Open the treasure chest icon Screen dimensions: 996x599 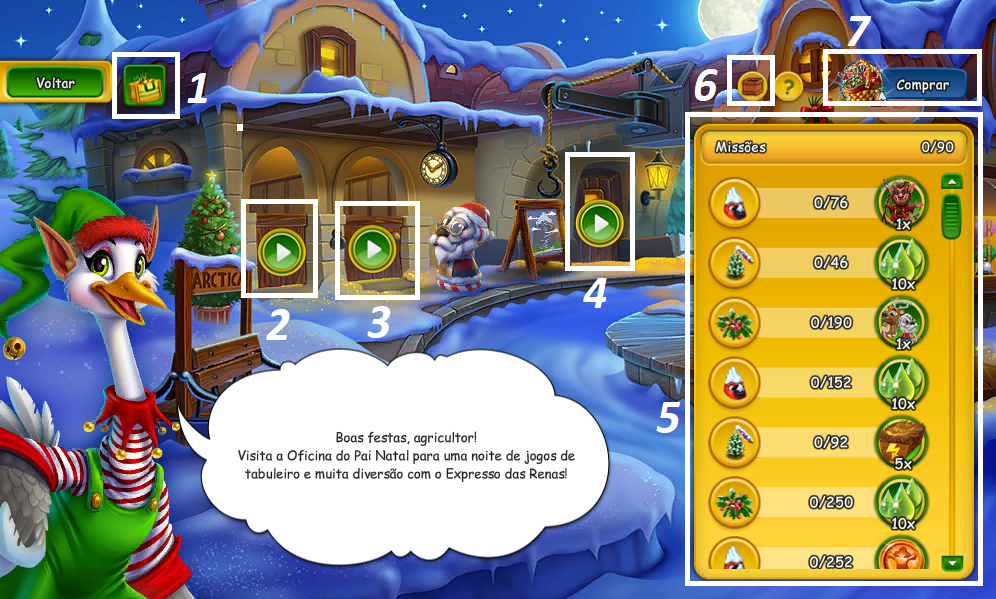[x=752, y=86]
